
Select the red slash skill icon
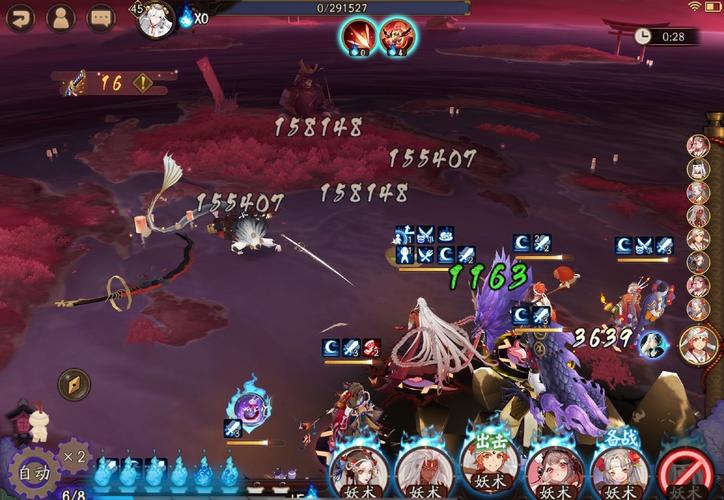(359, 36)
